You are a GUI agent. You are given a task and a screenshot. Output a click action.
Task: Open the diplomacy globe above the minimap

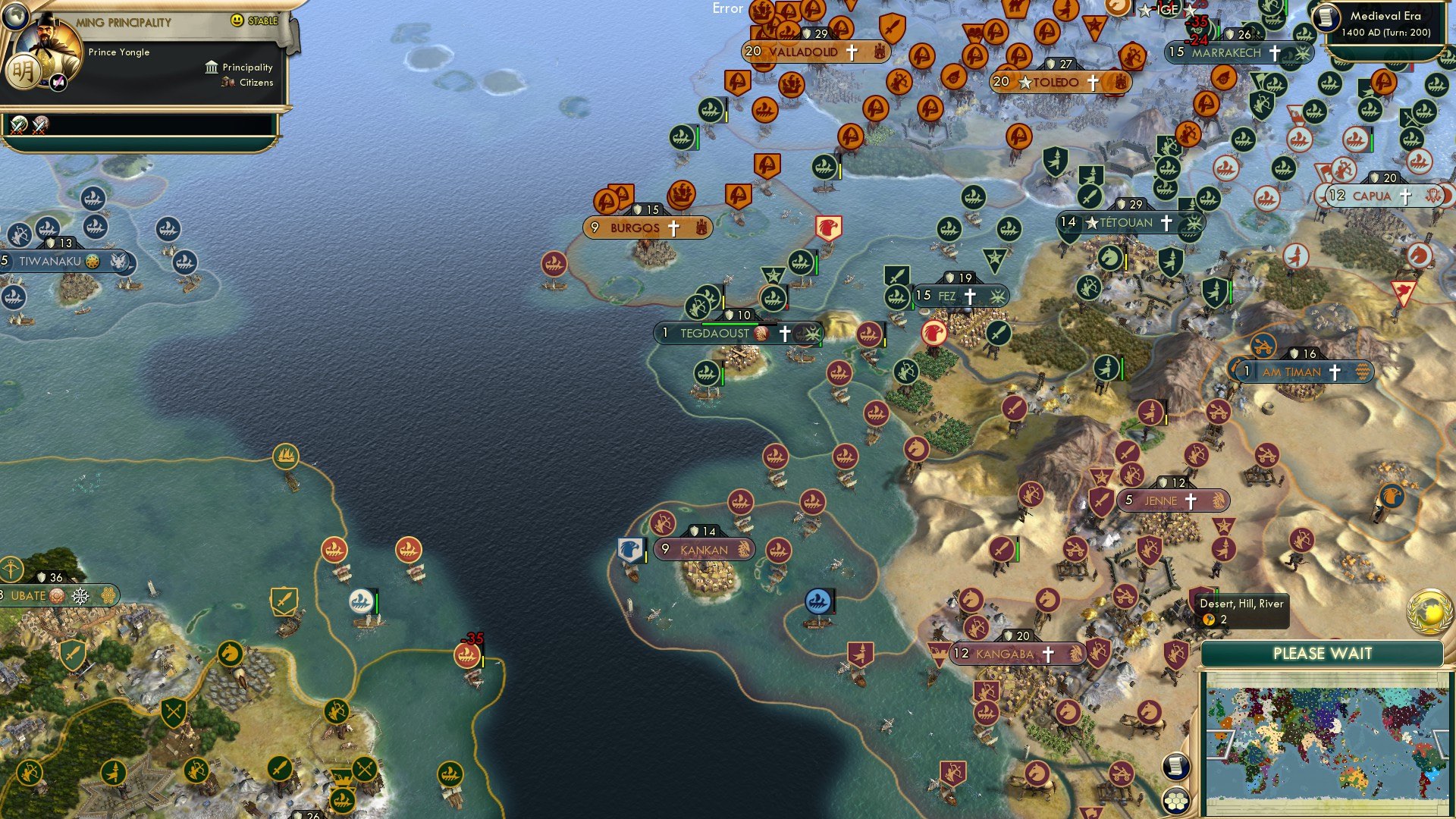coord(1429,613)
